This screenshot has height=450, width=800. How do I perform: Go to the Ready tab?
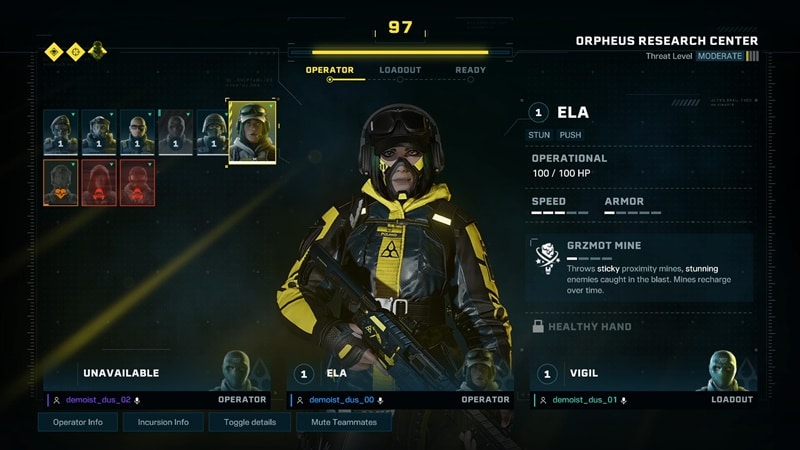click(470, 70)
